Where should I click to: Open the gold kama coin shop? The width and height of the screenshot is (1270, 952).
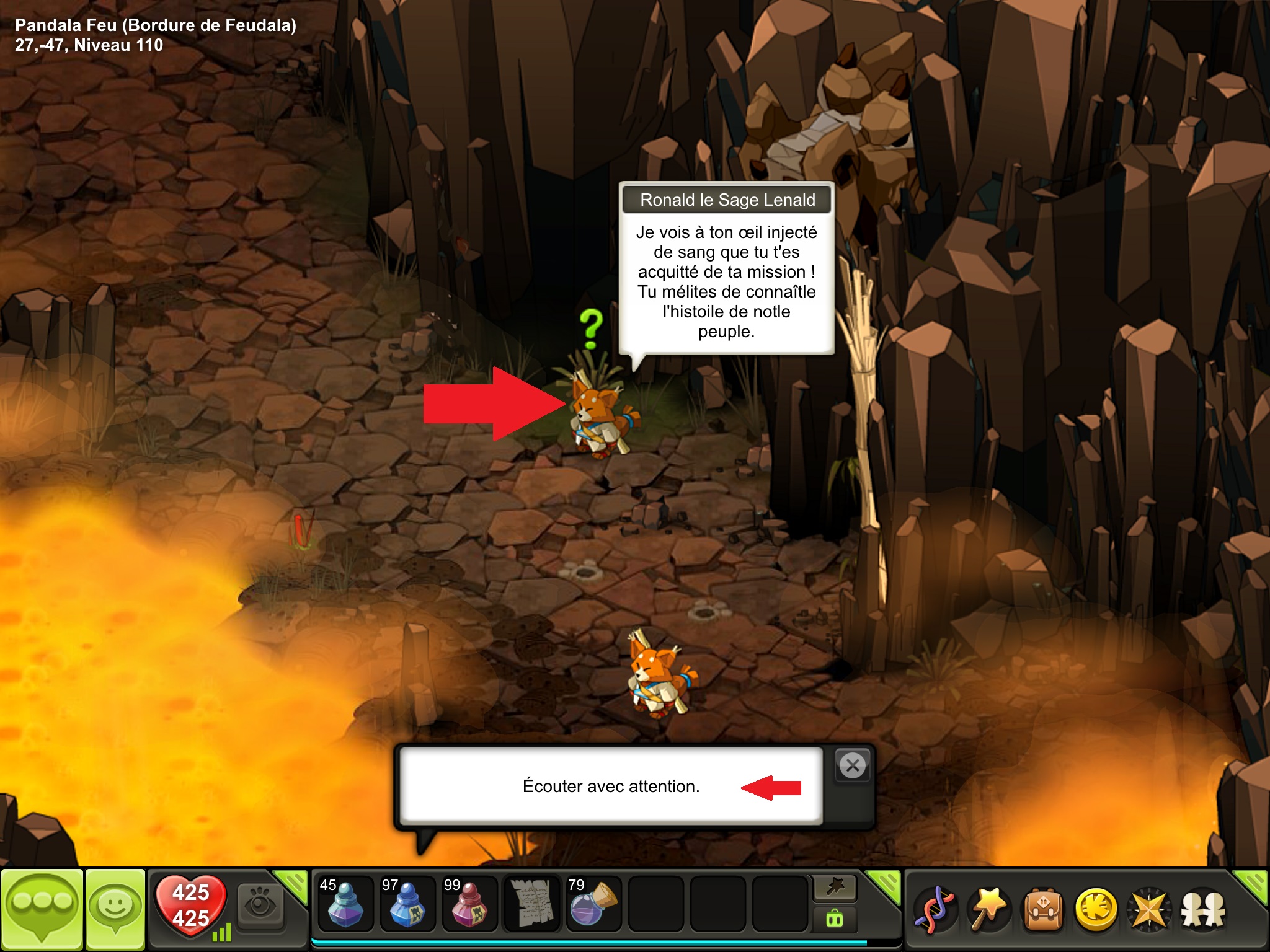point(1096,910)
